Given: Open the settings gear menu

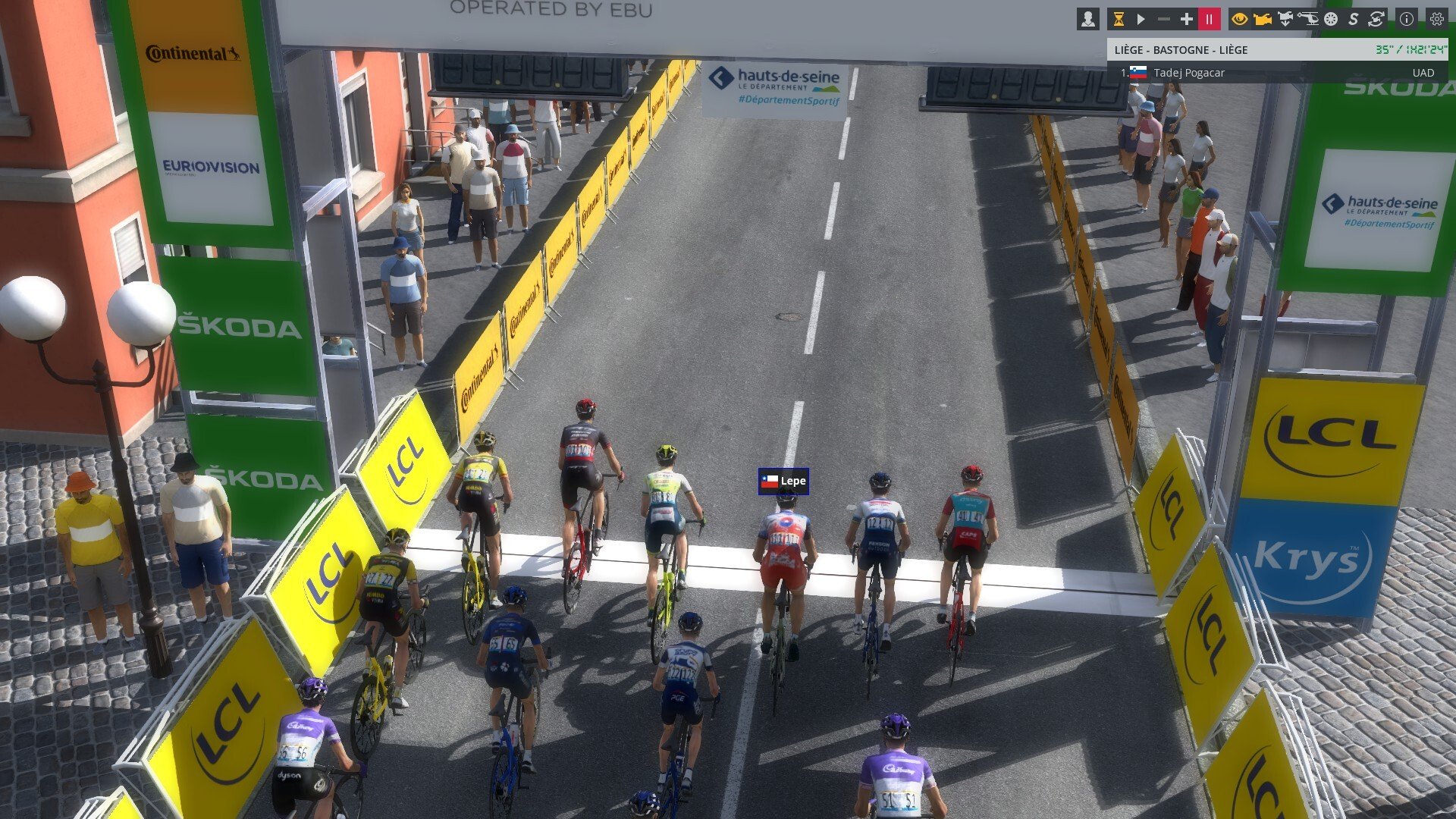Looking at the screenshot, I should (x=1436, y=19).
